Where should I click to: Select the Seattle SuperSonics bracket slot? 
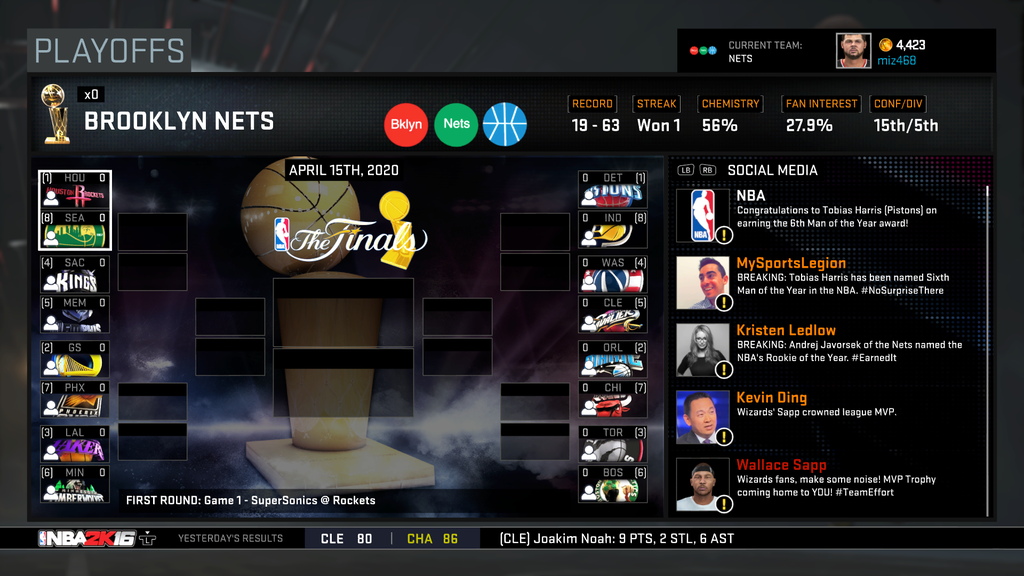click(x=75, y=230)
